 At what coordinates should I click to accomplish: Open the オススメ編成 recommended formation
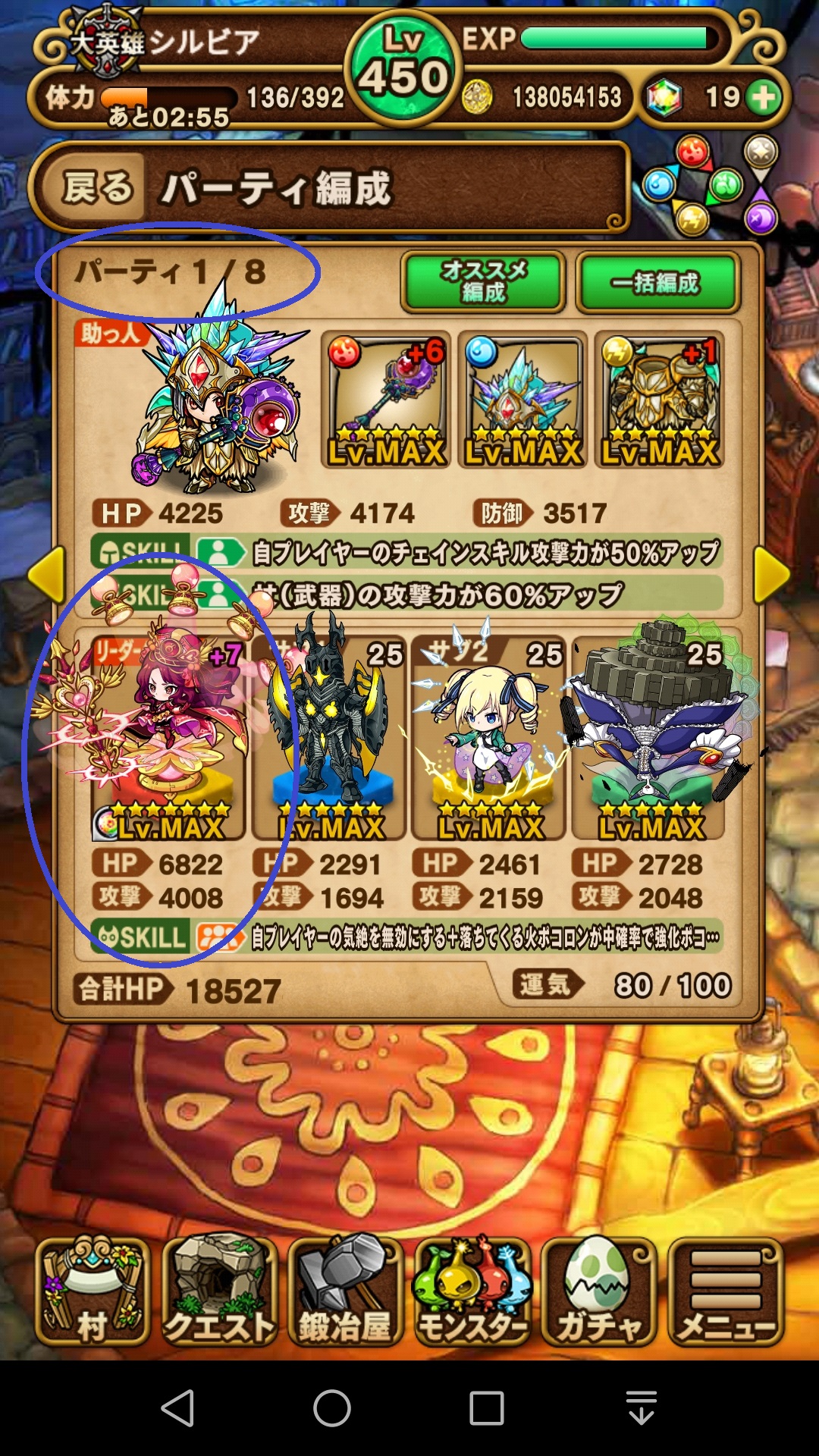click(x=483, y=282)
